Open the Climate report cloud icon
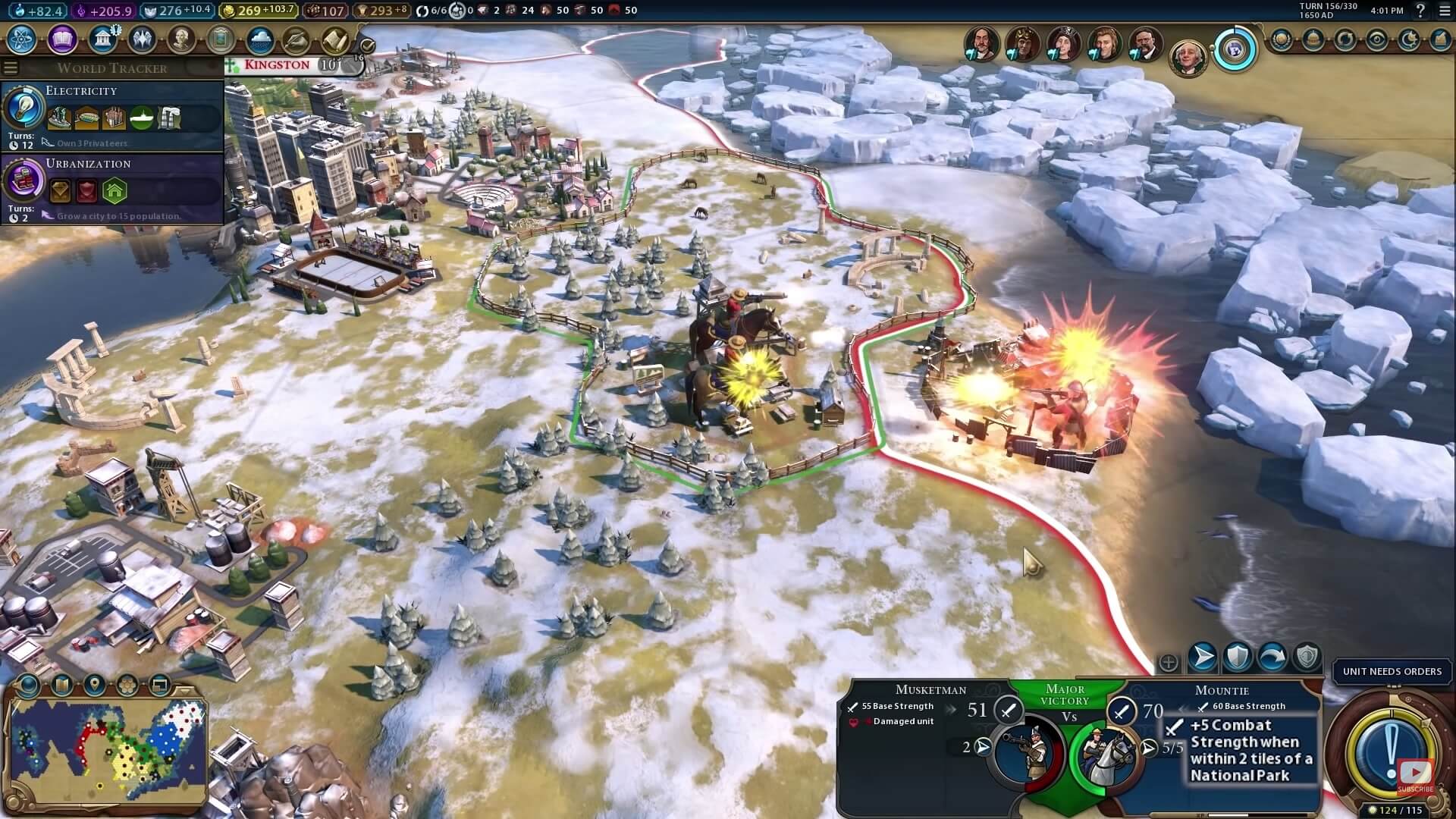Viewport: 1456px width, 819px height. pos(260,39)
